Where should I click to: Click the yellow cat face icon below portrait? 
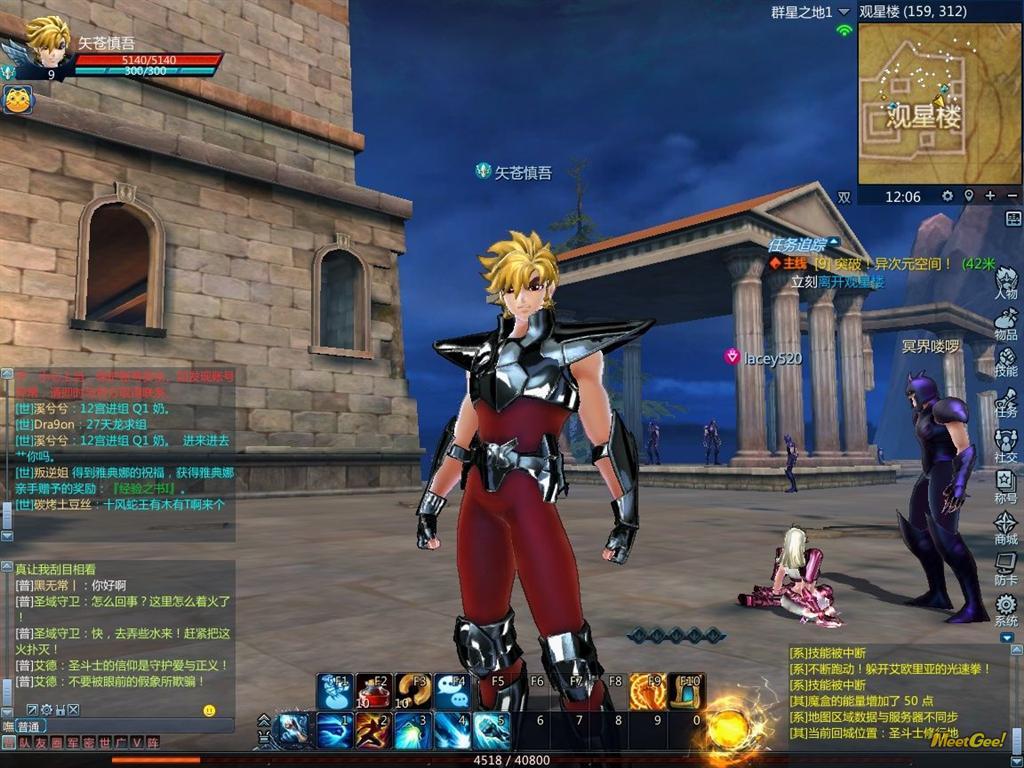pos(18,99)
